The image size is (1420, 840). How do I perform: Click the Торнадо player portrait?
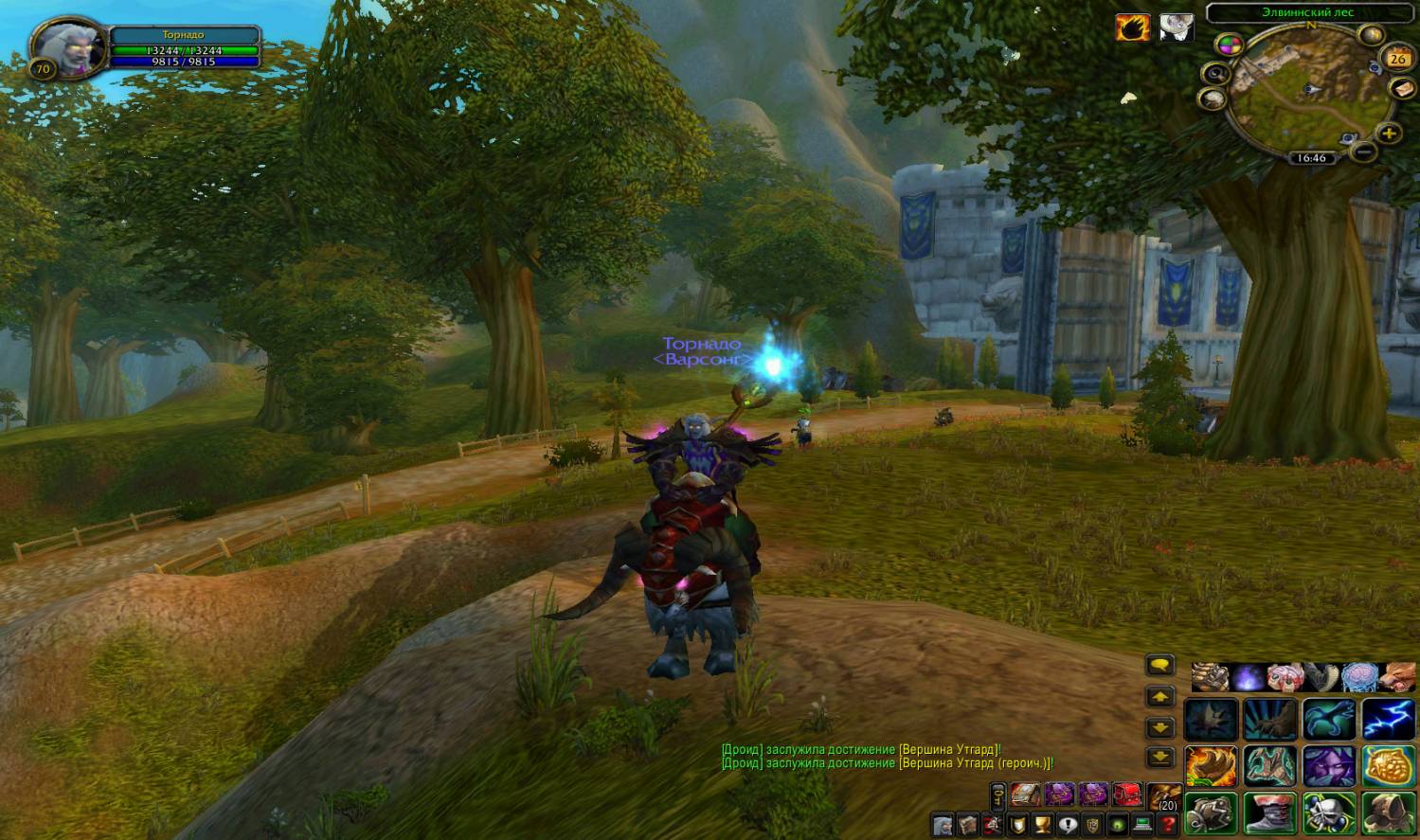point(64,43)
